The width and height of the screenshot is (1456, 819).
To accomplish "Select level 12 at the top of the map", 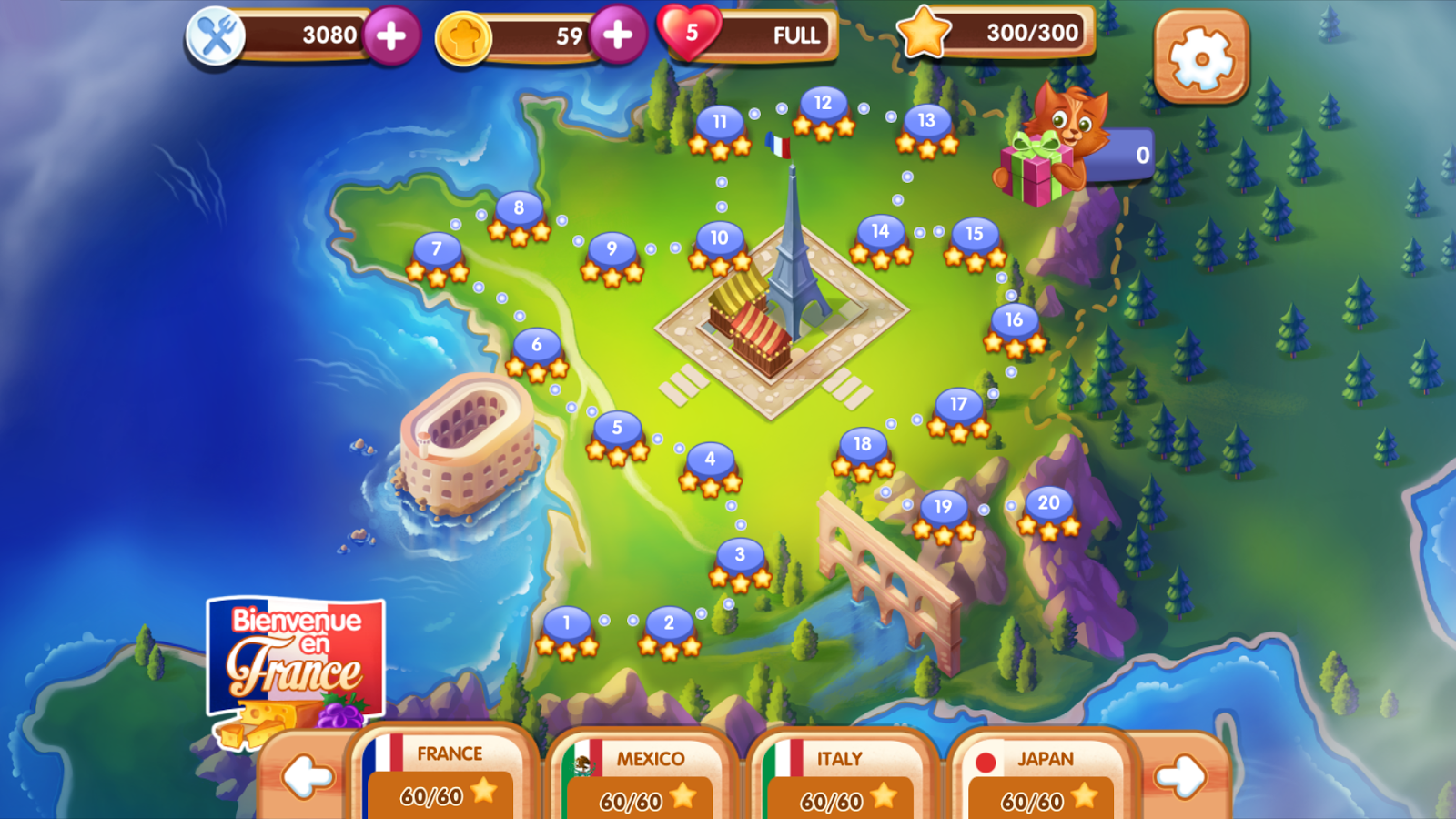I will click(822, 105).
